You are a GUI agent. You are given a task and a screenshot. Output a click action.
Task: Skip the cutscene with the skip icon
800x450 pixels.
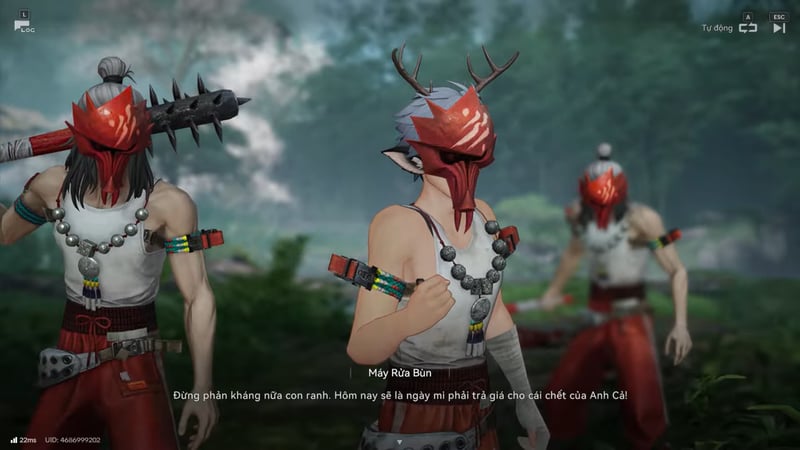778,28
